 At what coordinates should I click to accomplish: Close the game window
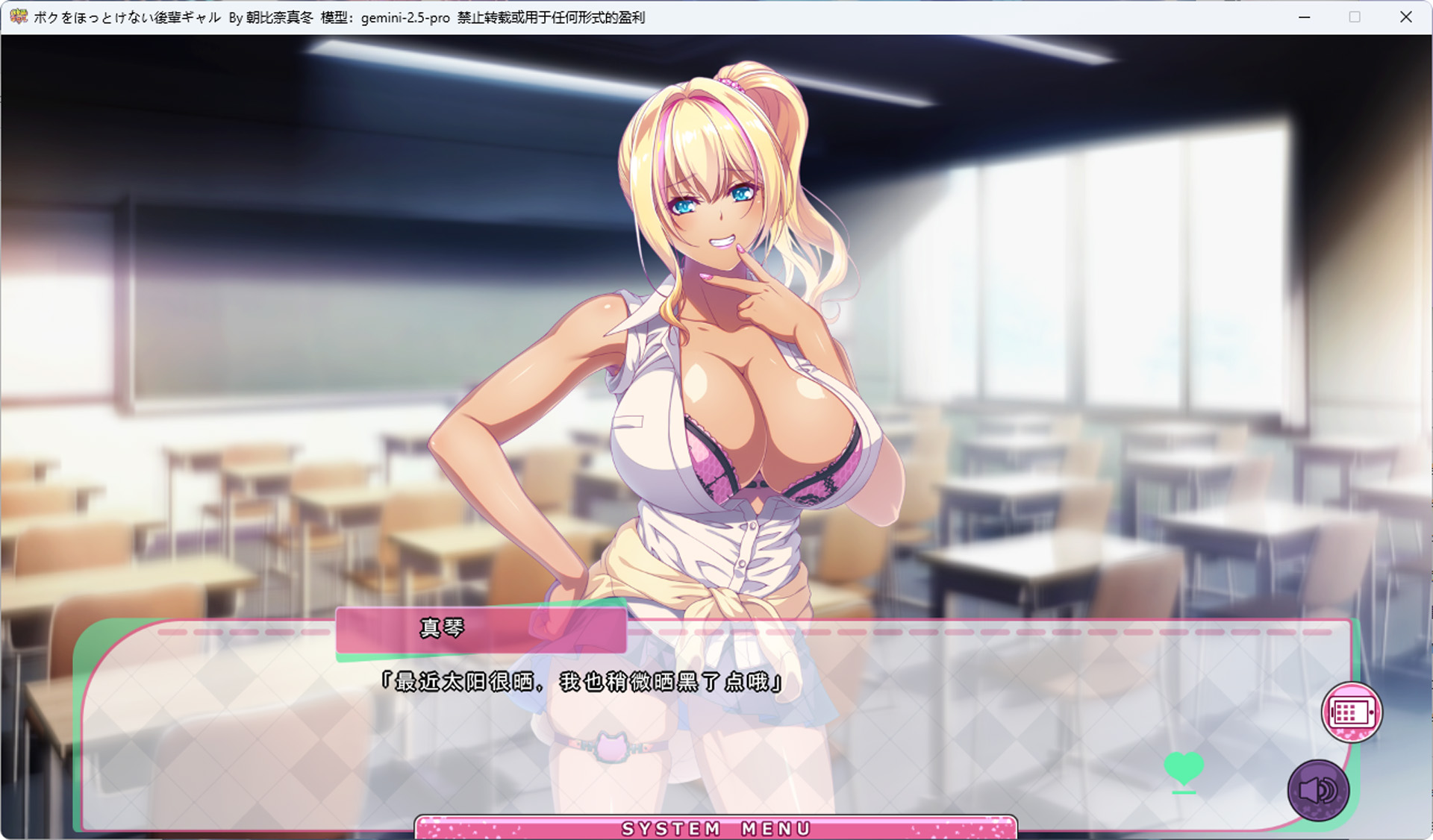(x=1406, y=17)
